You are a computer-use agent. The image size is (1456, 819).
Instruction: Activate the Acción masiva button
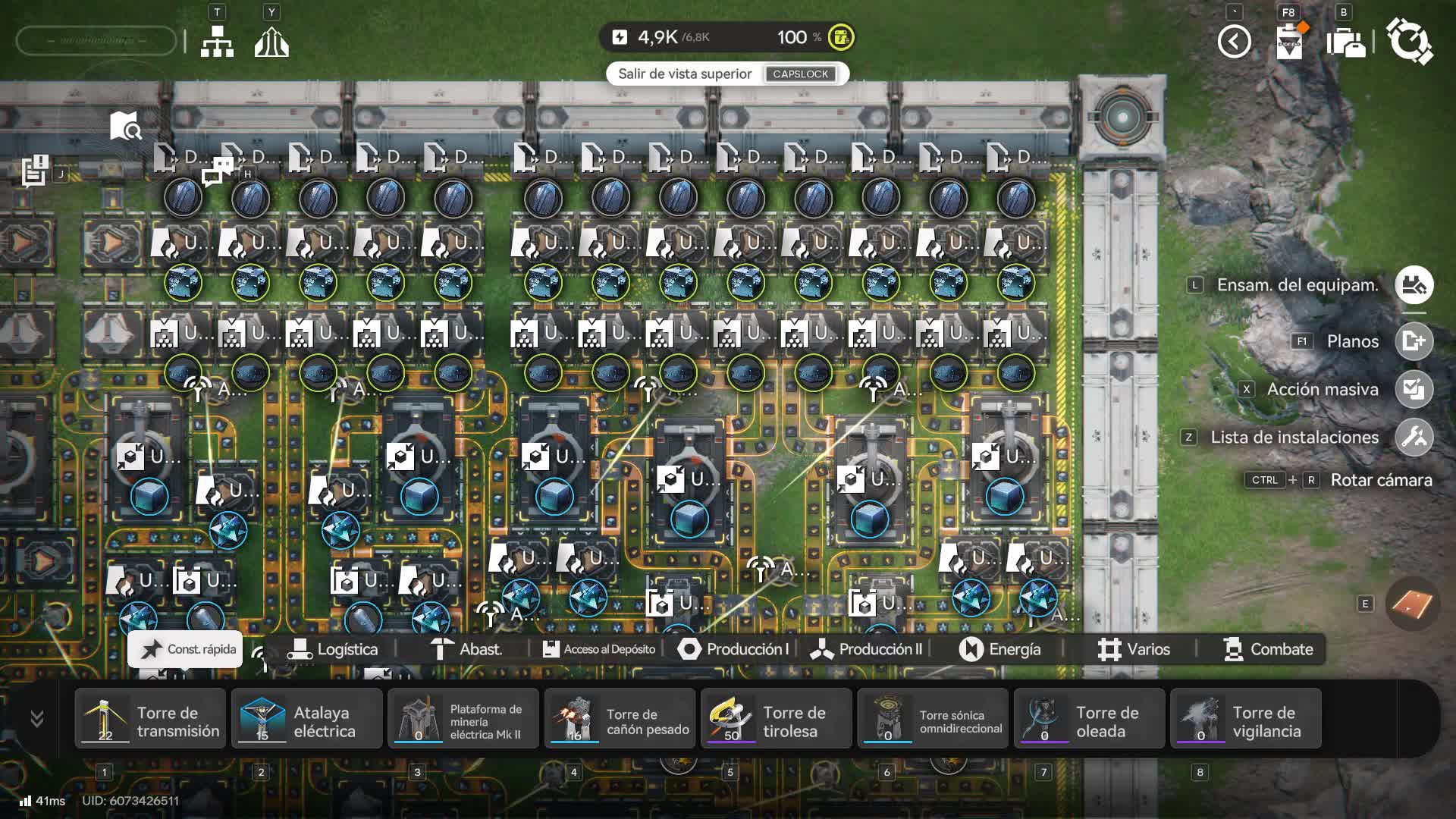tap(1414, 389)
